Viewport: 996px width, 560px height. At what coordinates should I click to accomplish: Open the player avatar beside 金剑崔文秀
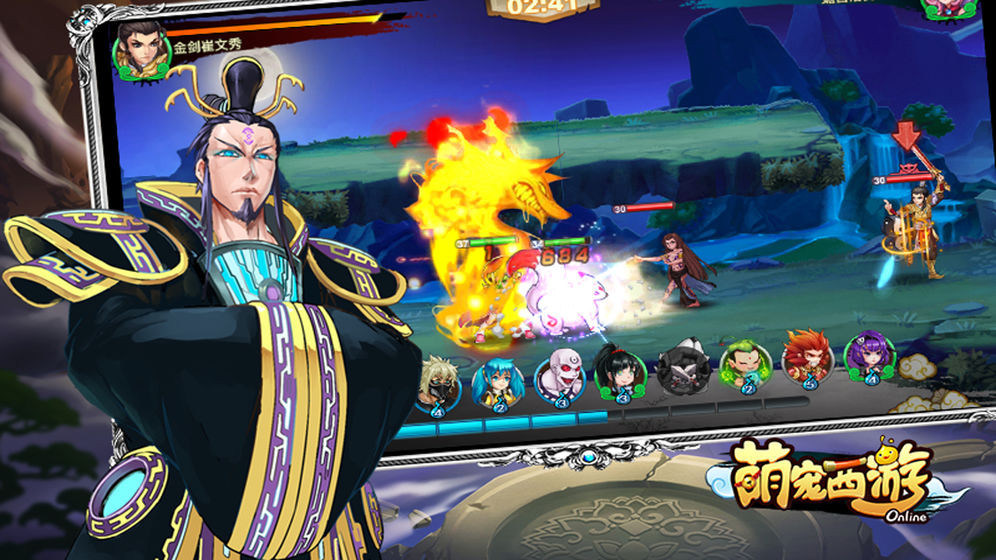(x=142, y=47)
